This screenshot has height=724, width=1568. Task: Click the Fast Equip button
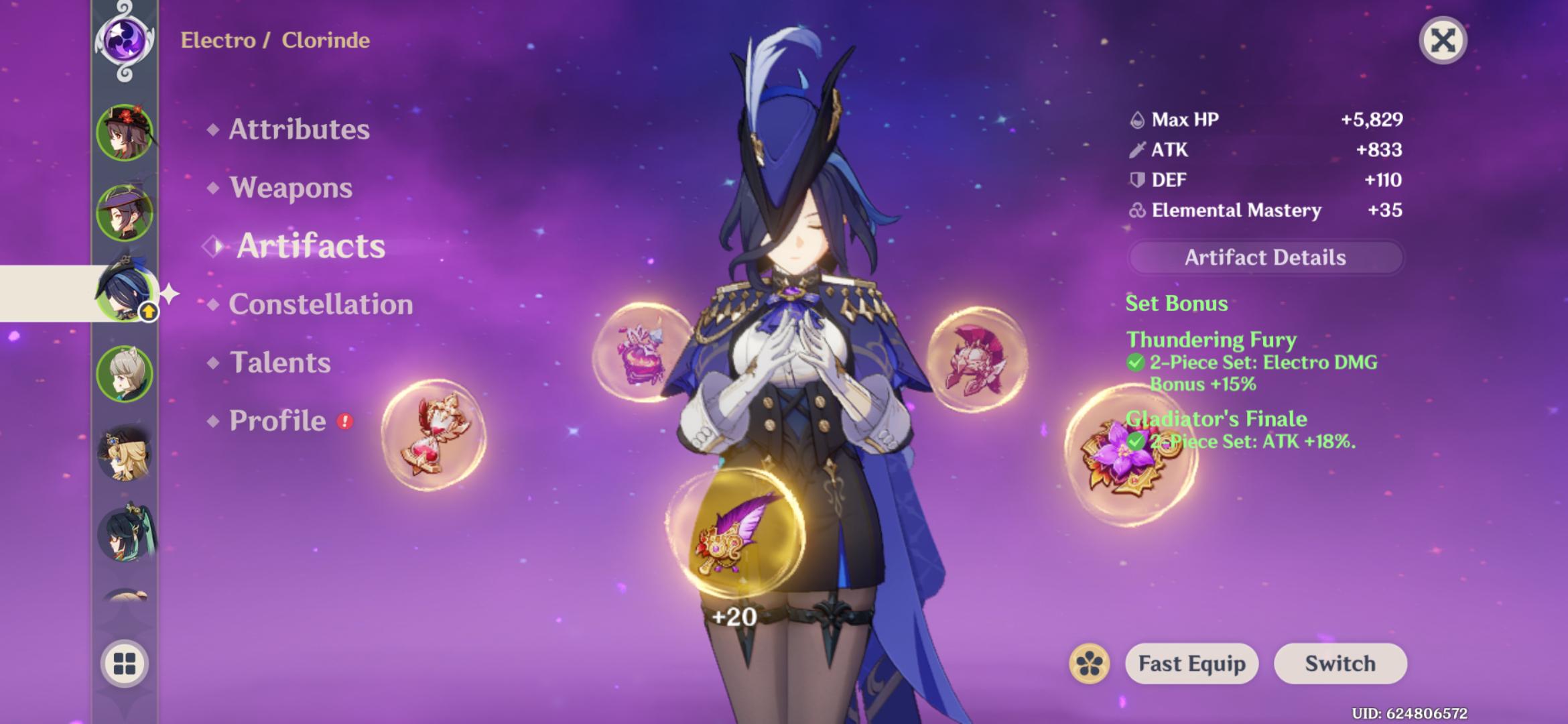click(x=1191, y=664)
